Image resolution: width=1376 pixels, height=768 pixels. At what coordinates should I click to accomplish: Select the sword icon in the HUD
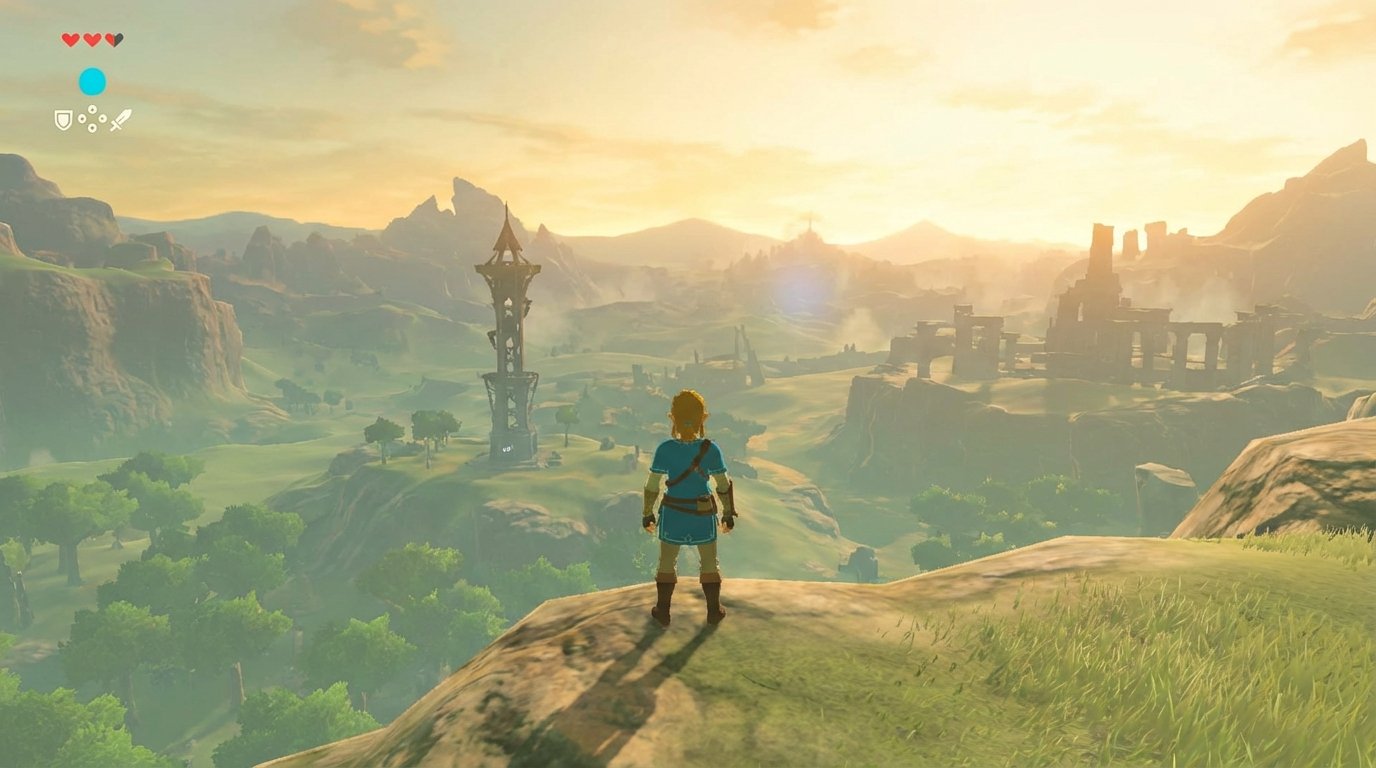tap(121, 120)
